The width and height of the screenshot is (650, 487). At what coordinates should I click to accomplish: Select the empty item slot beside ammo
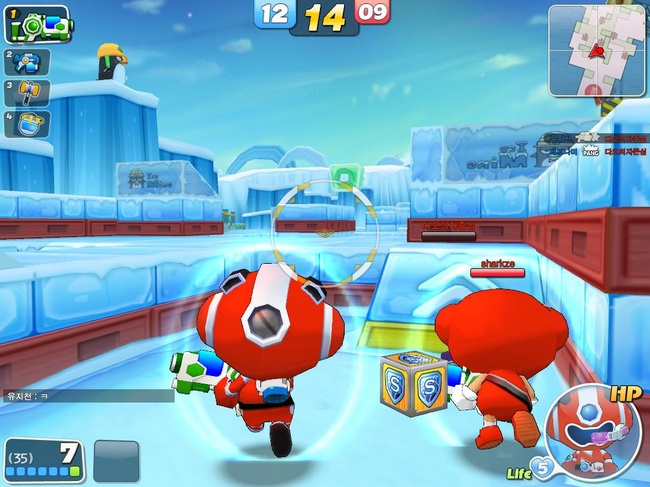tap(116, 461)
